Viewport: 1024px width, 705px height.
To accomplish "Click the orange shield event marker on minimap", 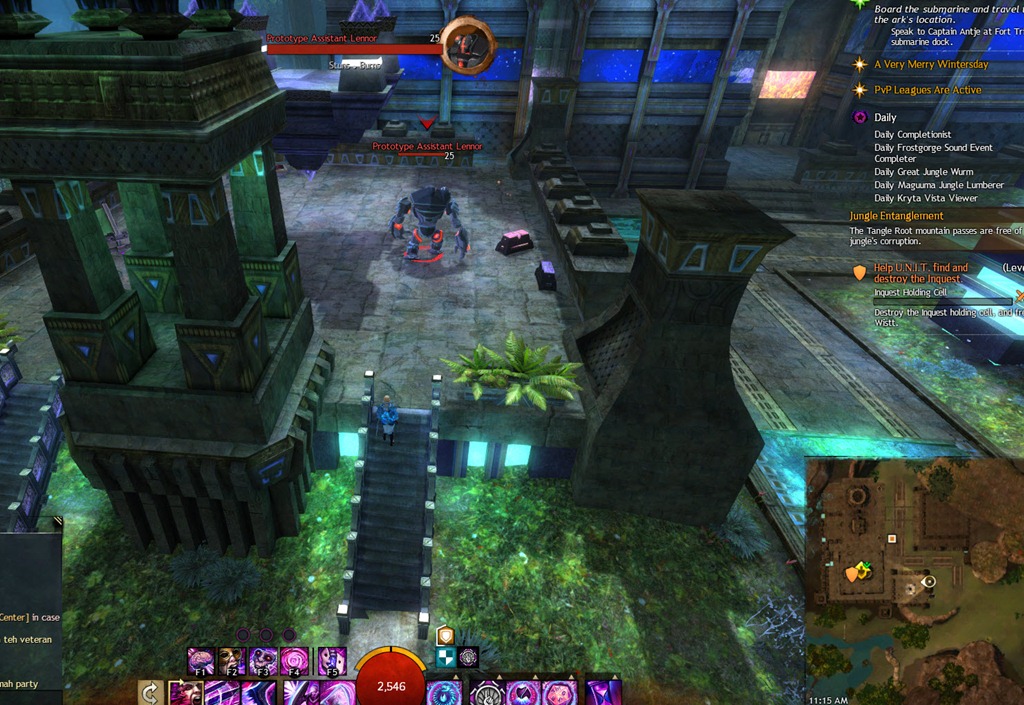I will click(x=852, y=573).
